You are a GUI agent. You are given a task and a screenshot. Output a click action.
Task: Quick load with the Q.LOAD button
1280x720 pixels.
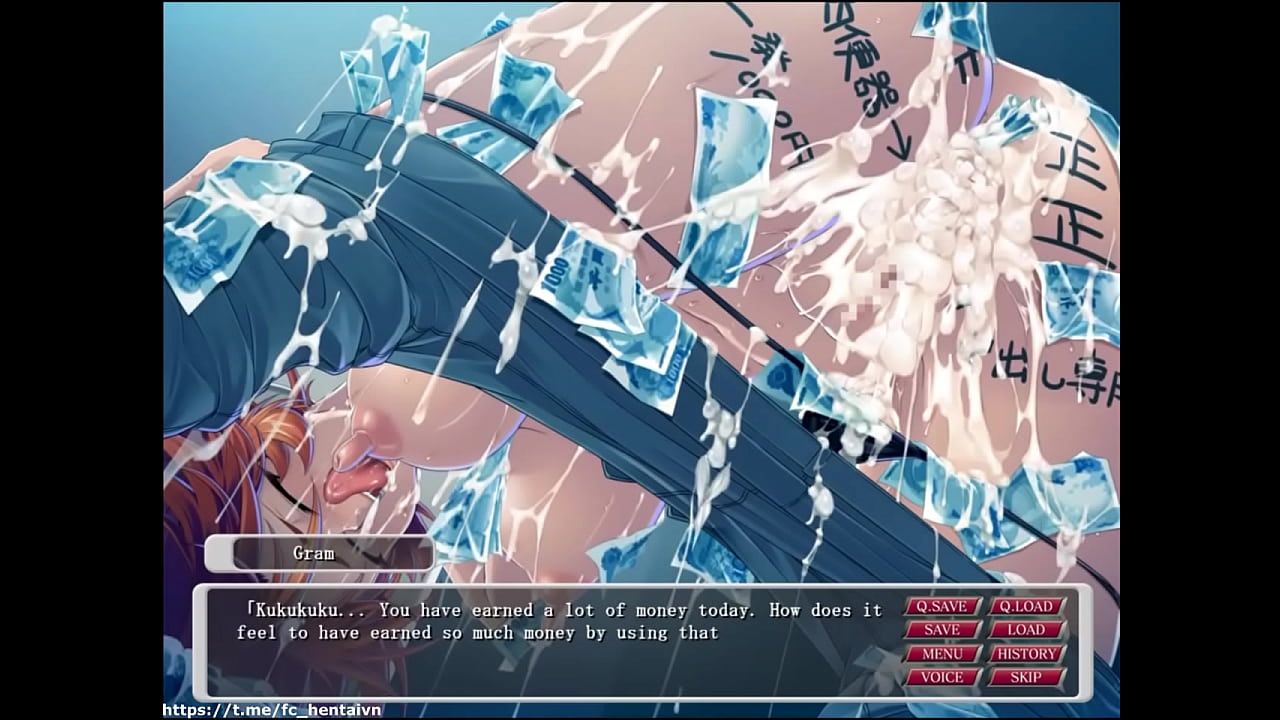click(1026, 606)
